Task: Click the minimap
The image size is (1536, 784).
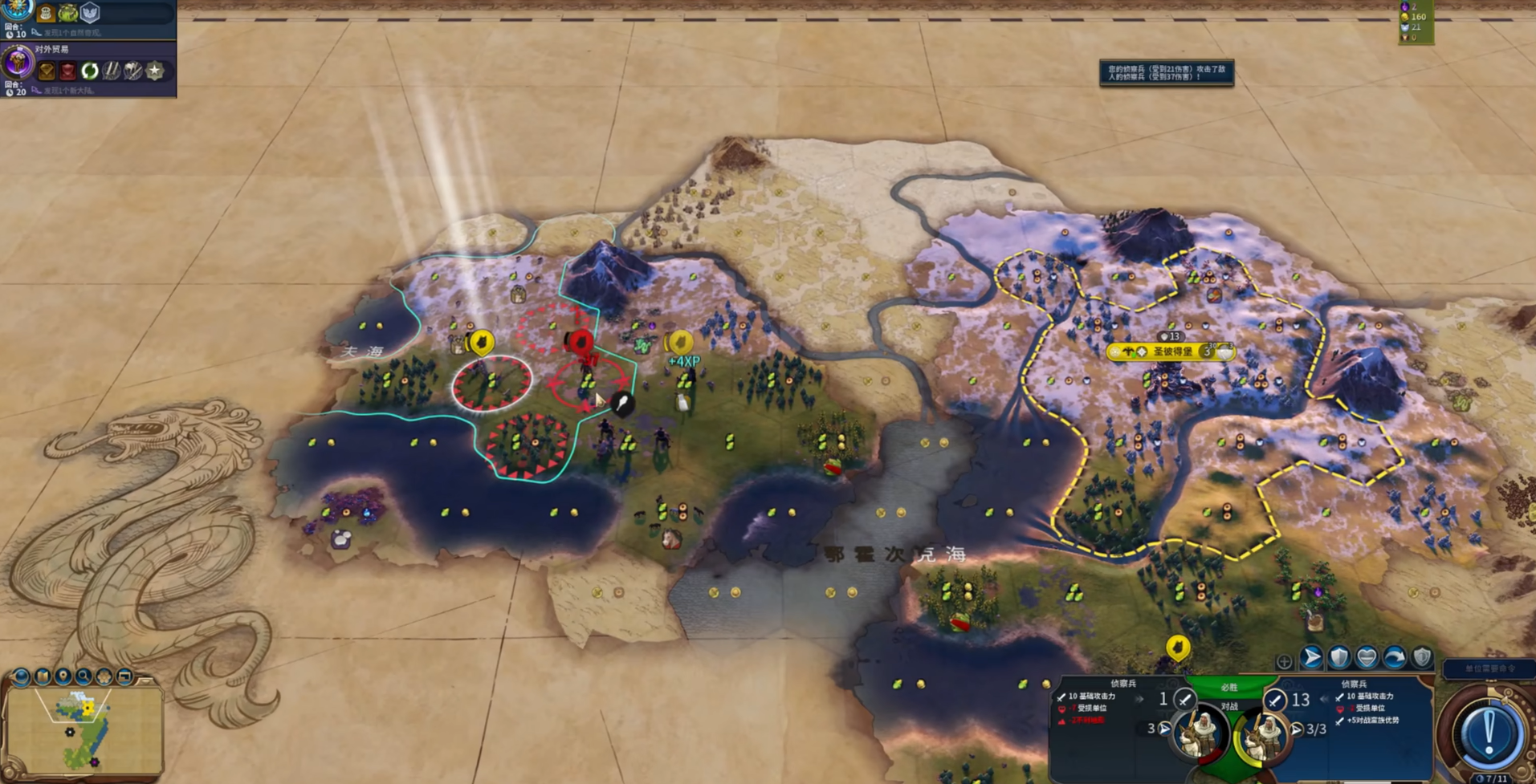Action: (84, 730)
